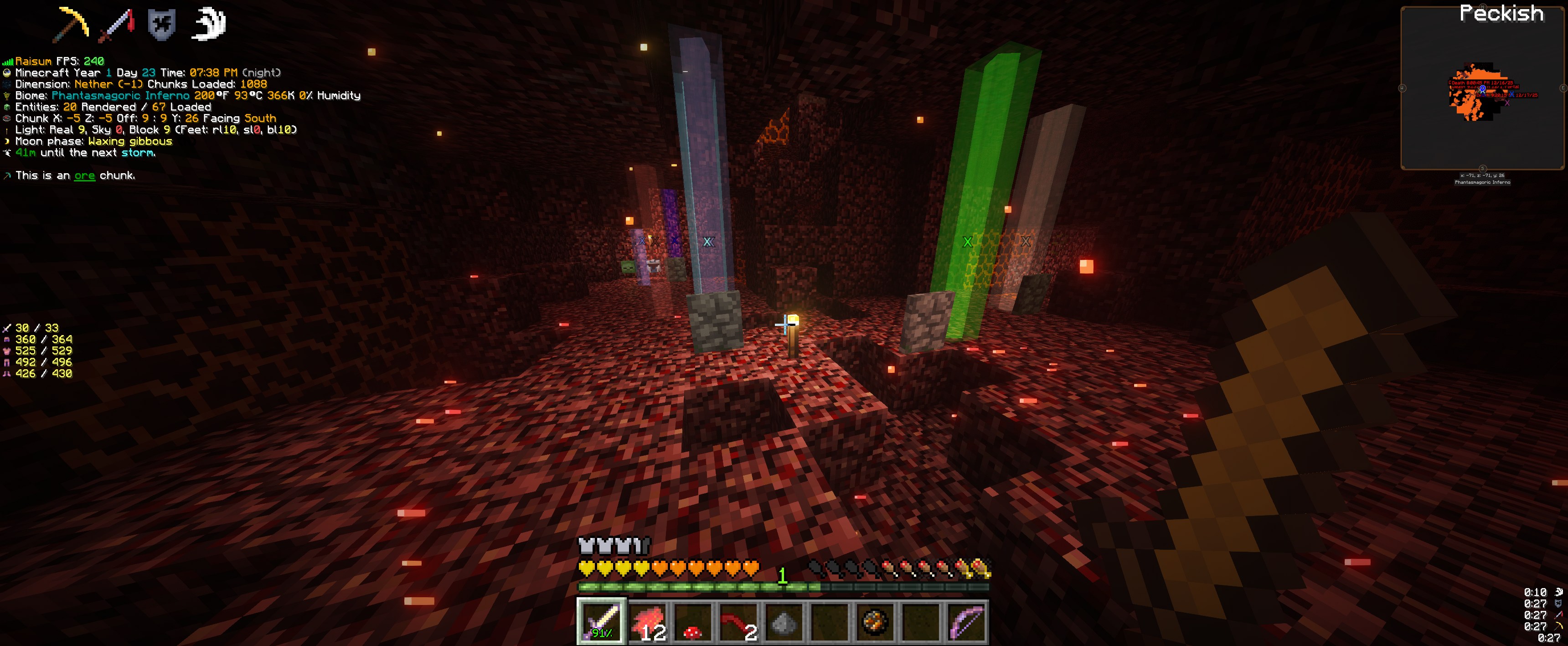Choose the round orange orb hotbar slot
The width and height of the screenshot is (1568, 646).
coord(875,622)
